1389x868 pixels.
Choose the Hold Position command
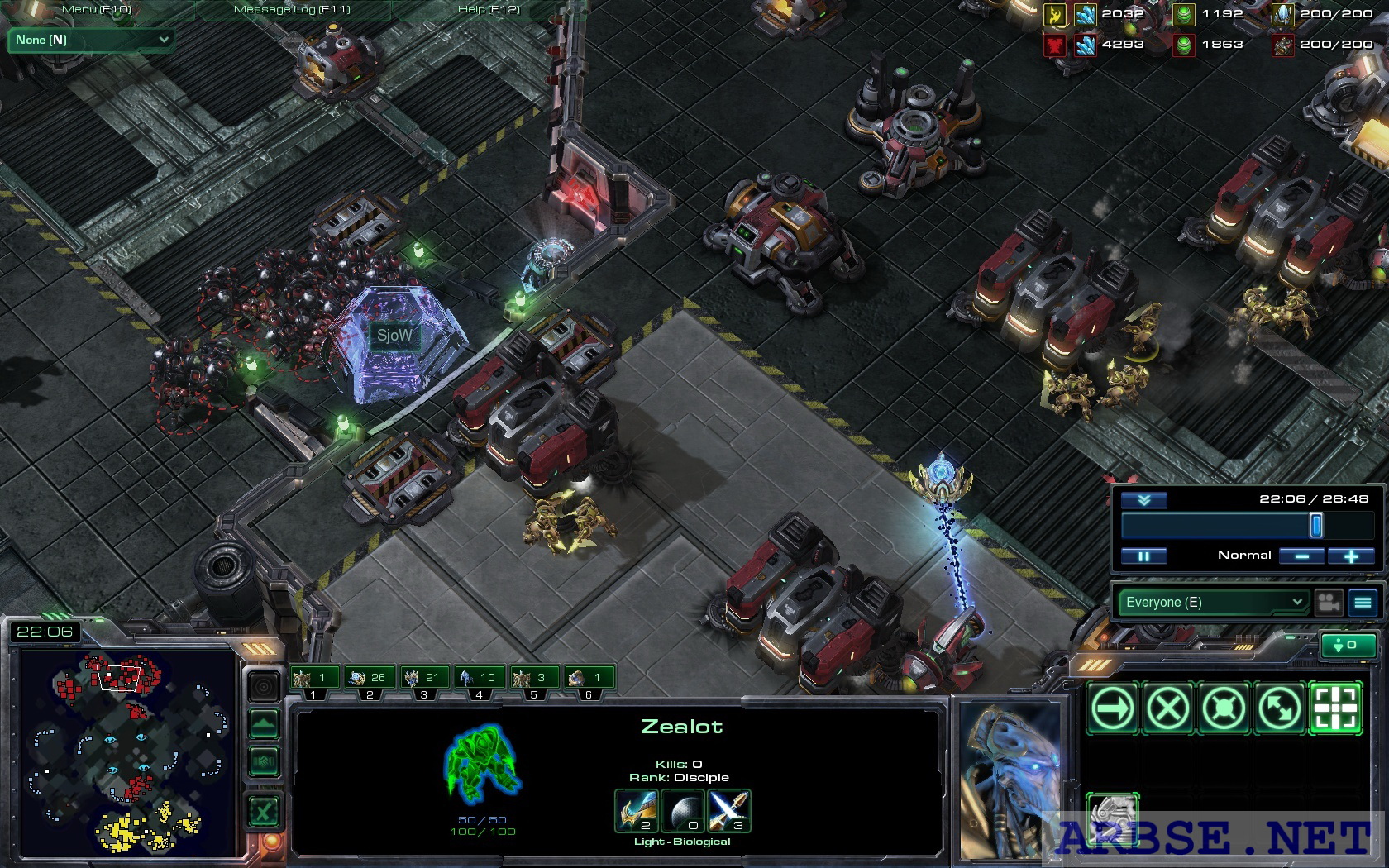(1224, 708)
